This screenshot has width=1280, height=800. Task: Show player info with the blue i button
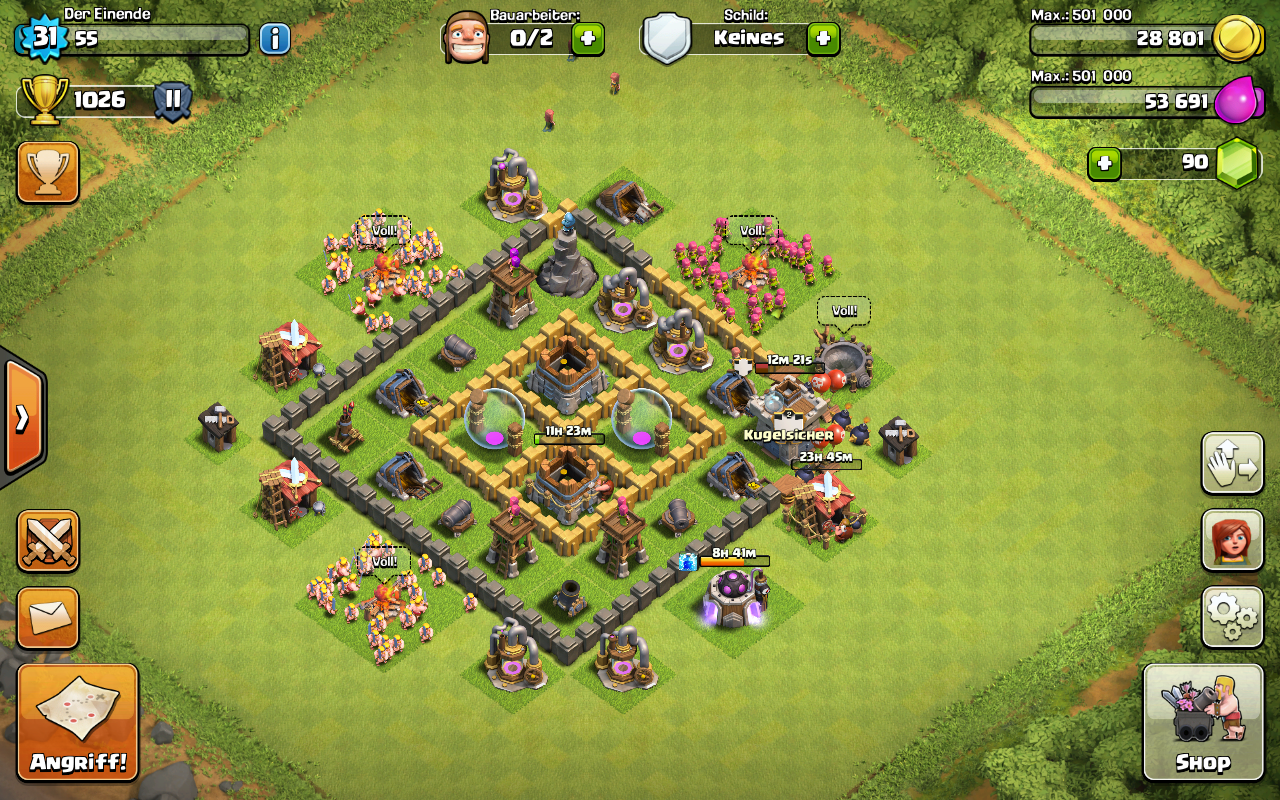pos(275,39)
